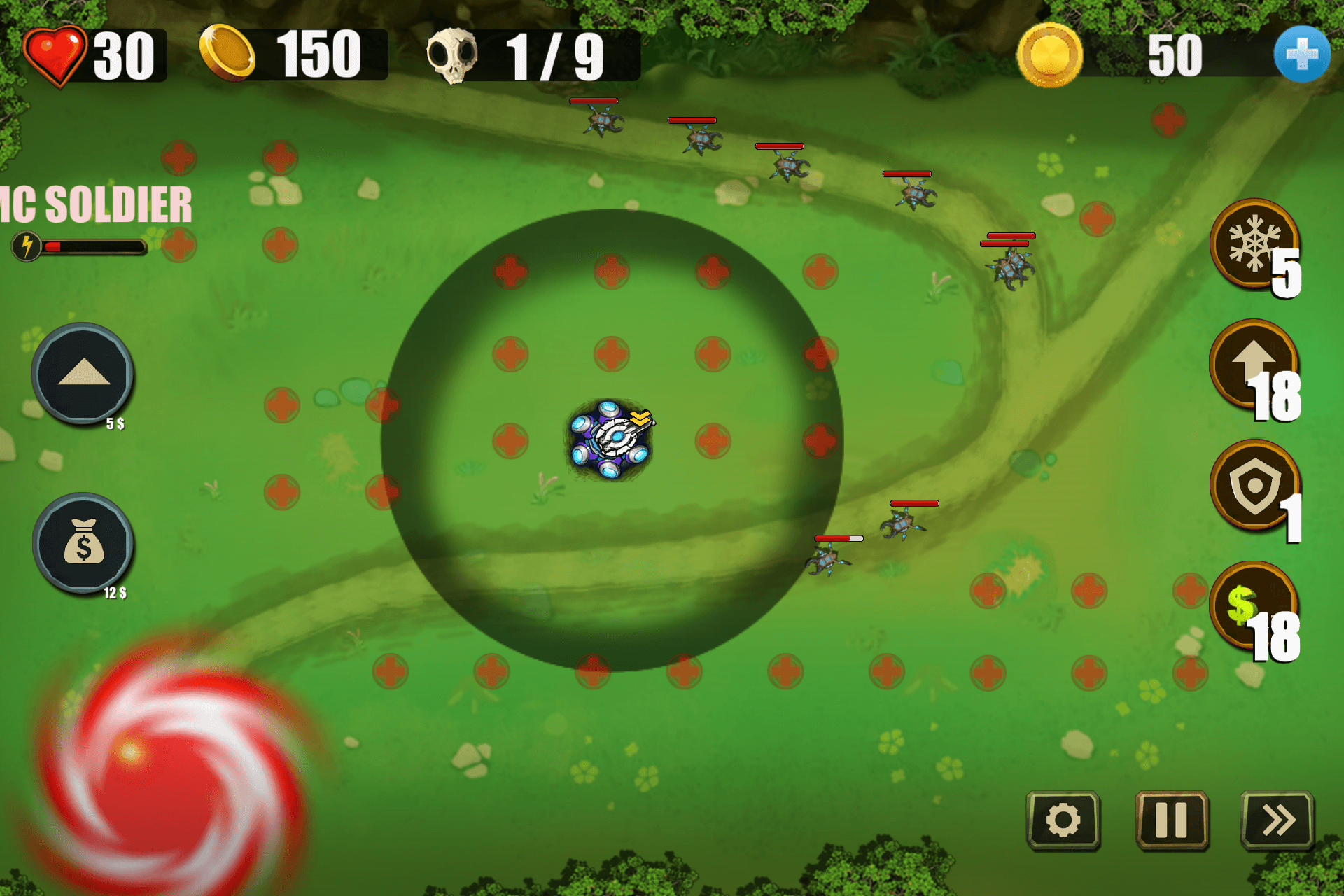Use the green dollar sign ability
1344x896 pixels.
click(1254, 606)
